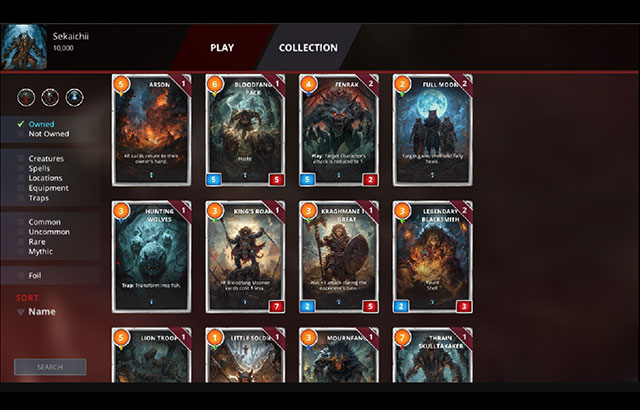Show only Mythic cards

(x=42, y=252)
